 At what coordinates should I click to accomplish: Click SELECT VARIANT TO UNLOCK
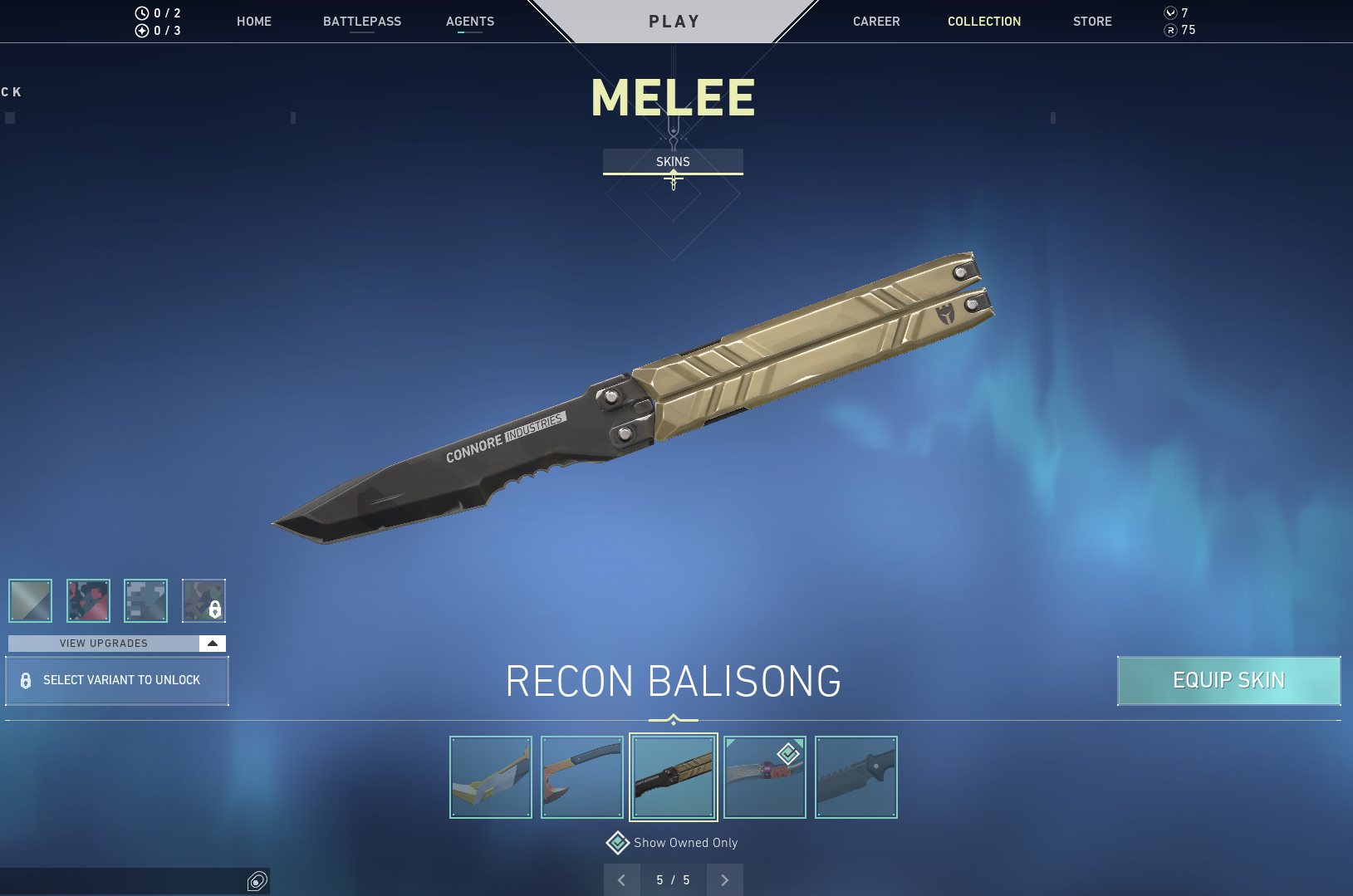pos(116,680)
